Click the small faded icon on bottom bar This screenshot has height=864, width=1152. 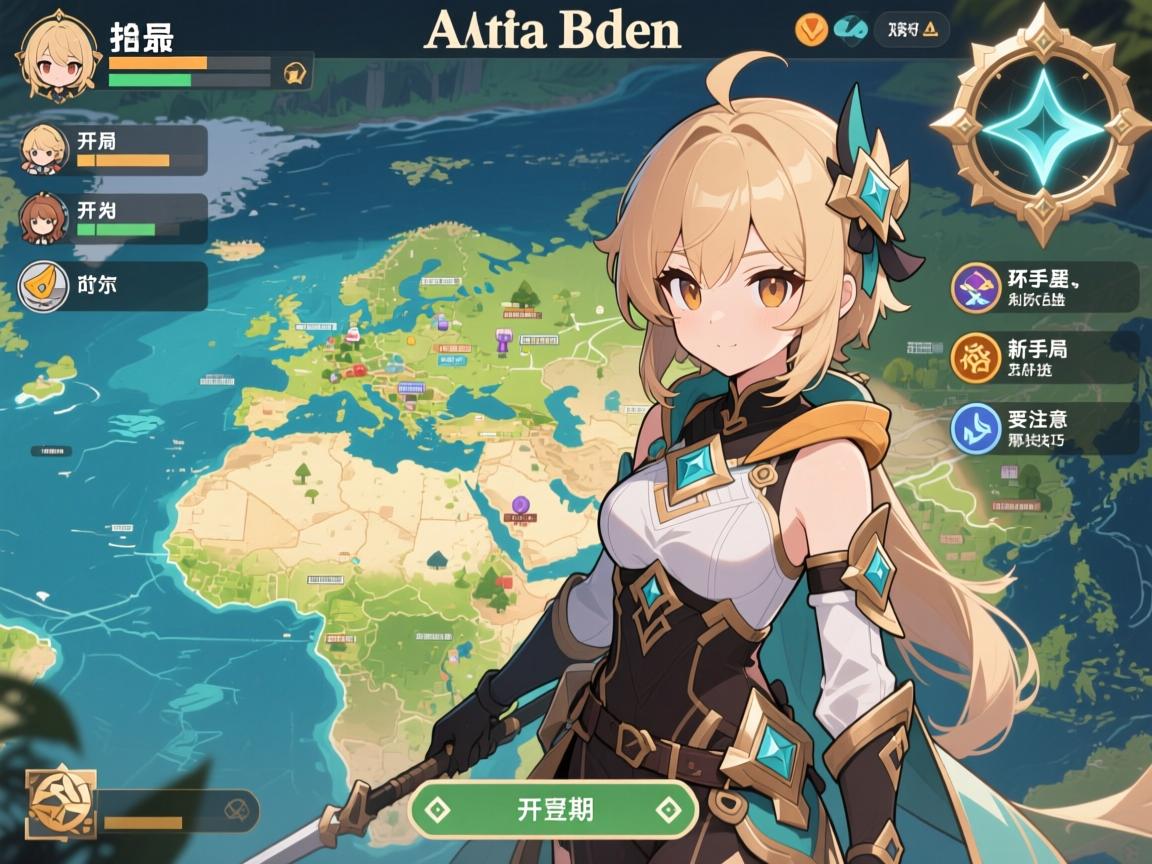(x=234, y=808)
